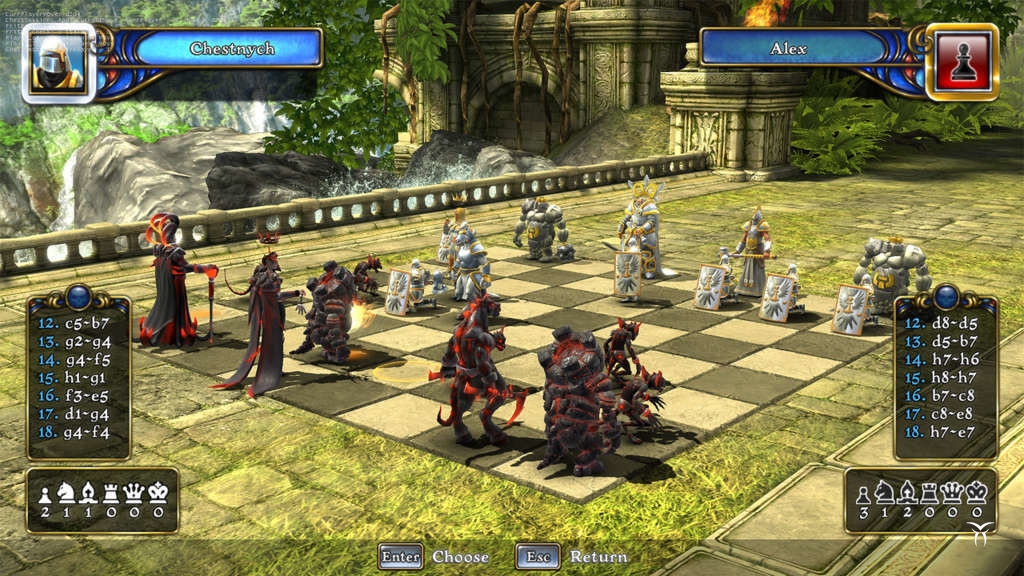The height and width of the screenshot is (576, 1024).
Task: Select move 18 h7-e7 in the list
Action: (x=942, y=432)
